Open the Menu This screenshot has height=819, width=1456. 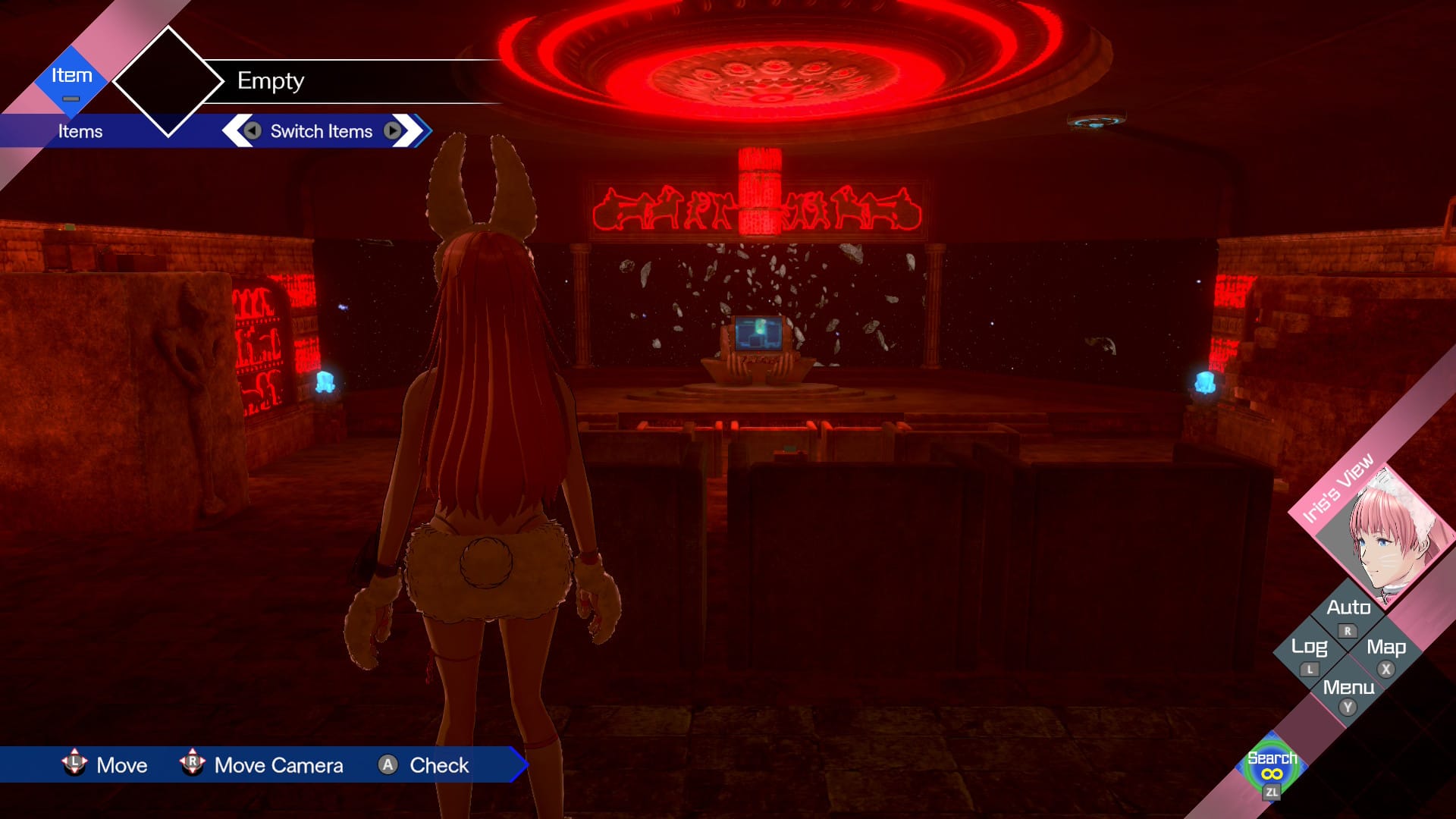(1348, 692)
